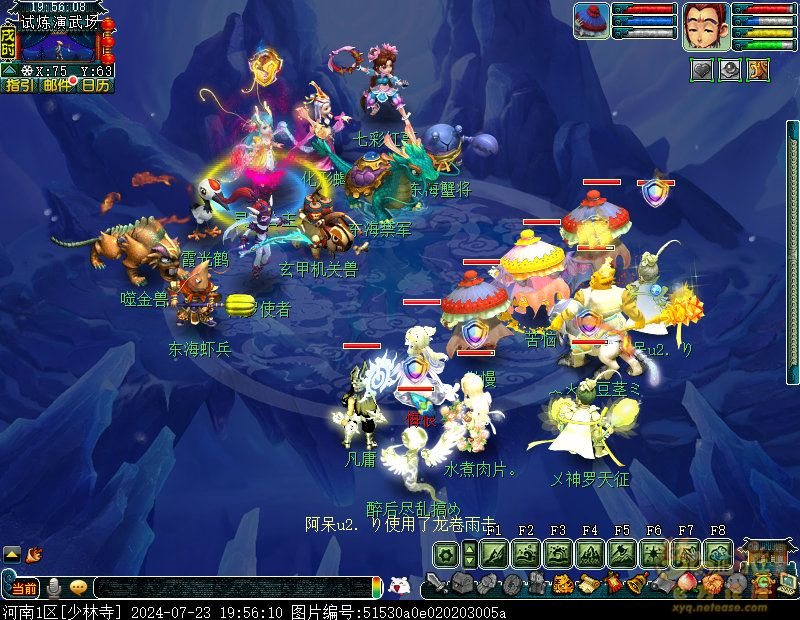Select the 当前 chat channel button

click(x=25, y=587)
